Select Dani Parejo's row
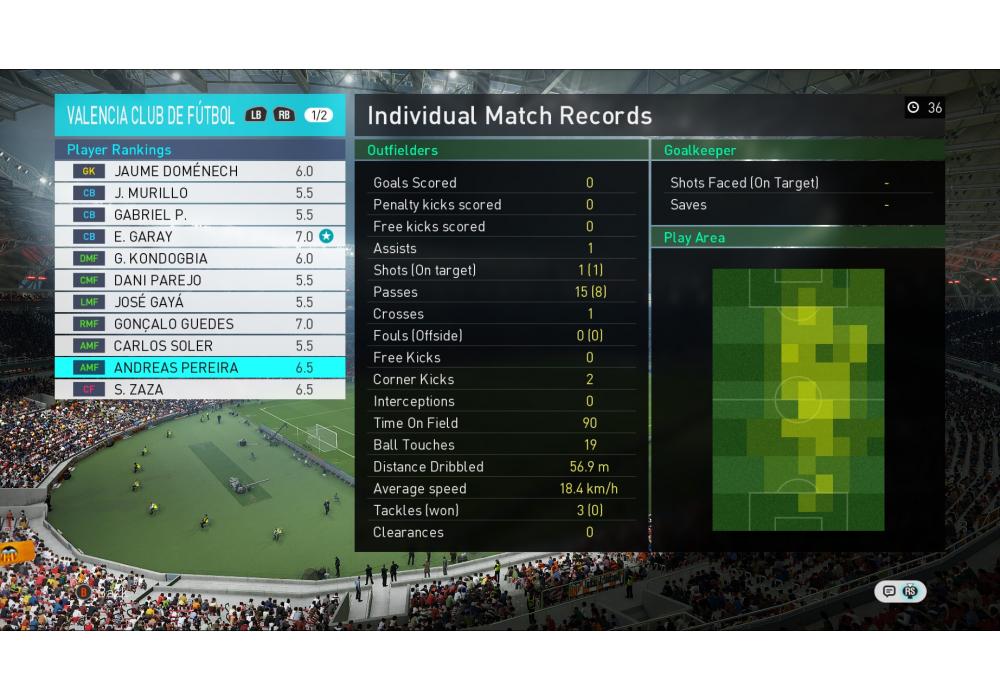The height and width of the screenshot is (700, 1000). click(200, 280)
